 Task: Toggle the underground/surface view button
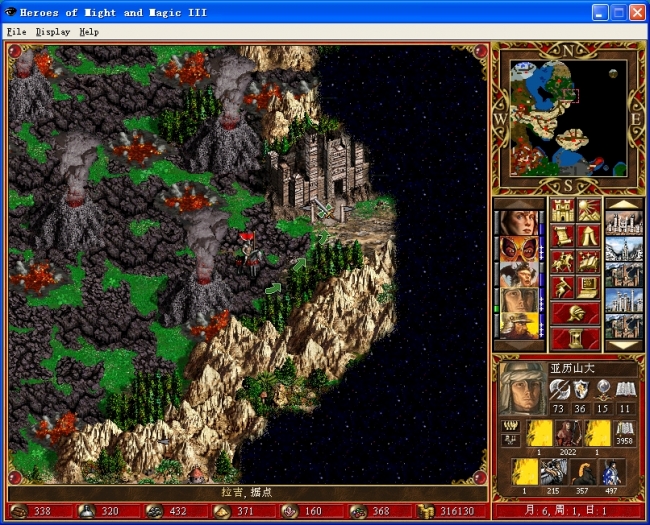point(588,211)
